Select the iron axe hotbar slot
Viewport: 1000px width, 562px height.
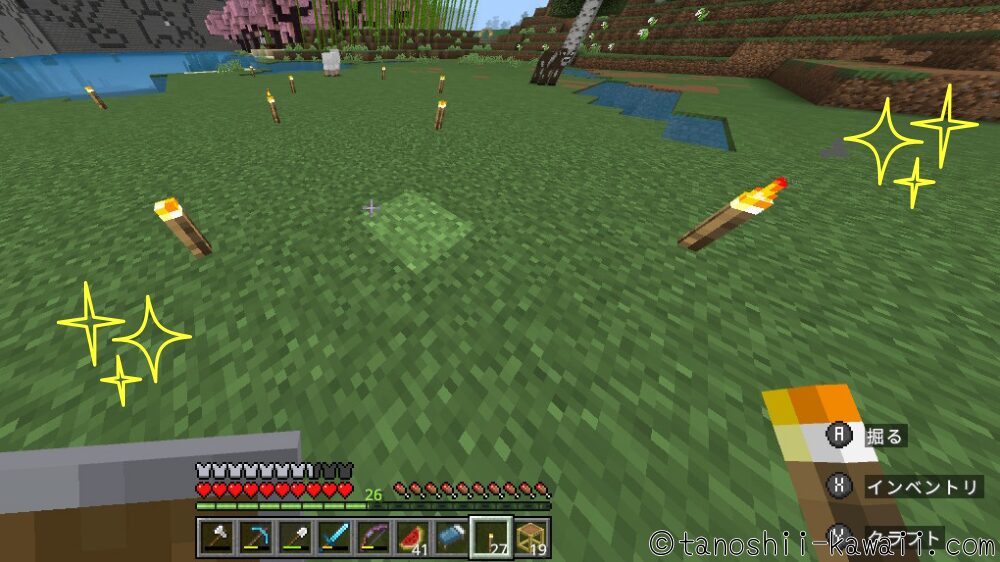[216, 538]
